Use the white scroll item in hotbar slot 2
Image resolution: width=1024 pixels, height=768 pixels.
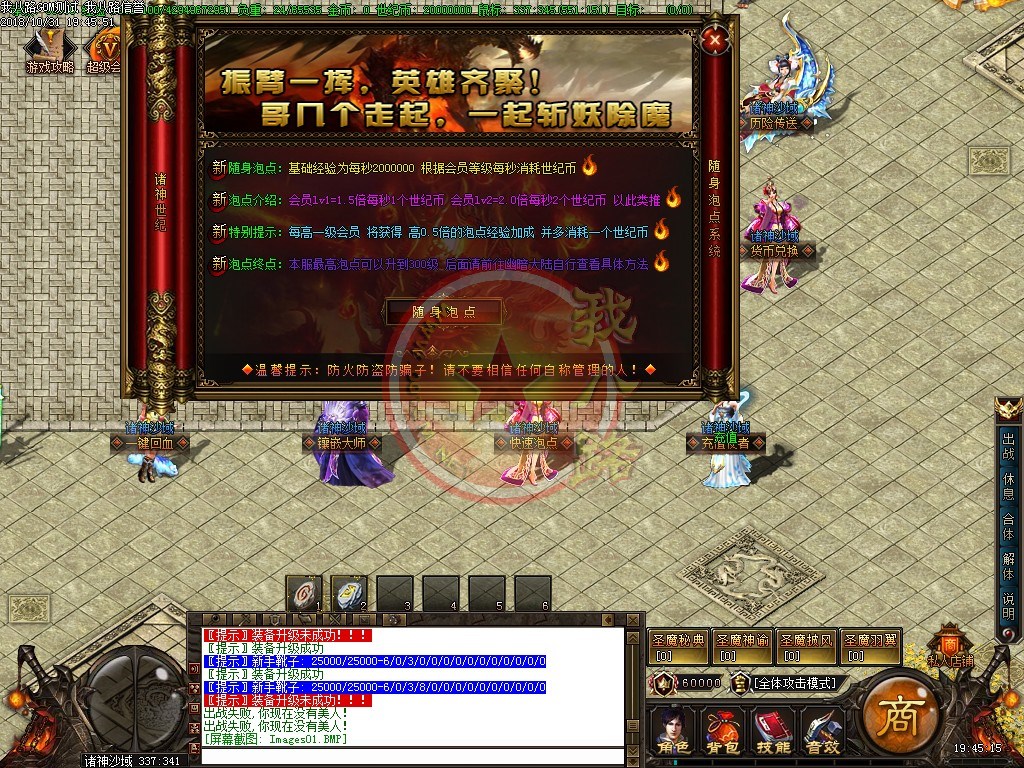pyautogui.click(x=349, y=593)
